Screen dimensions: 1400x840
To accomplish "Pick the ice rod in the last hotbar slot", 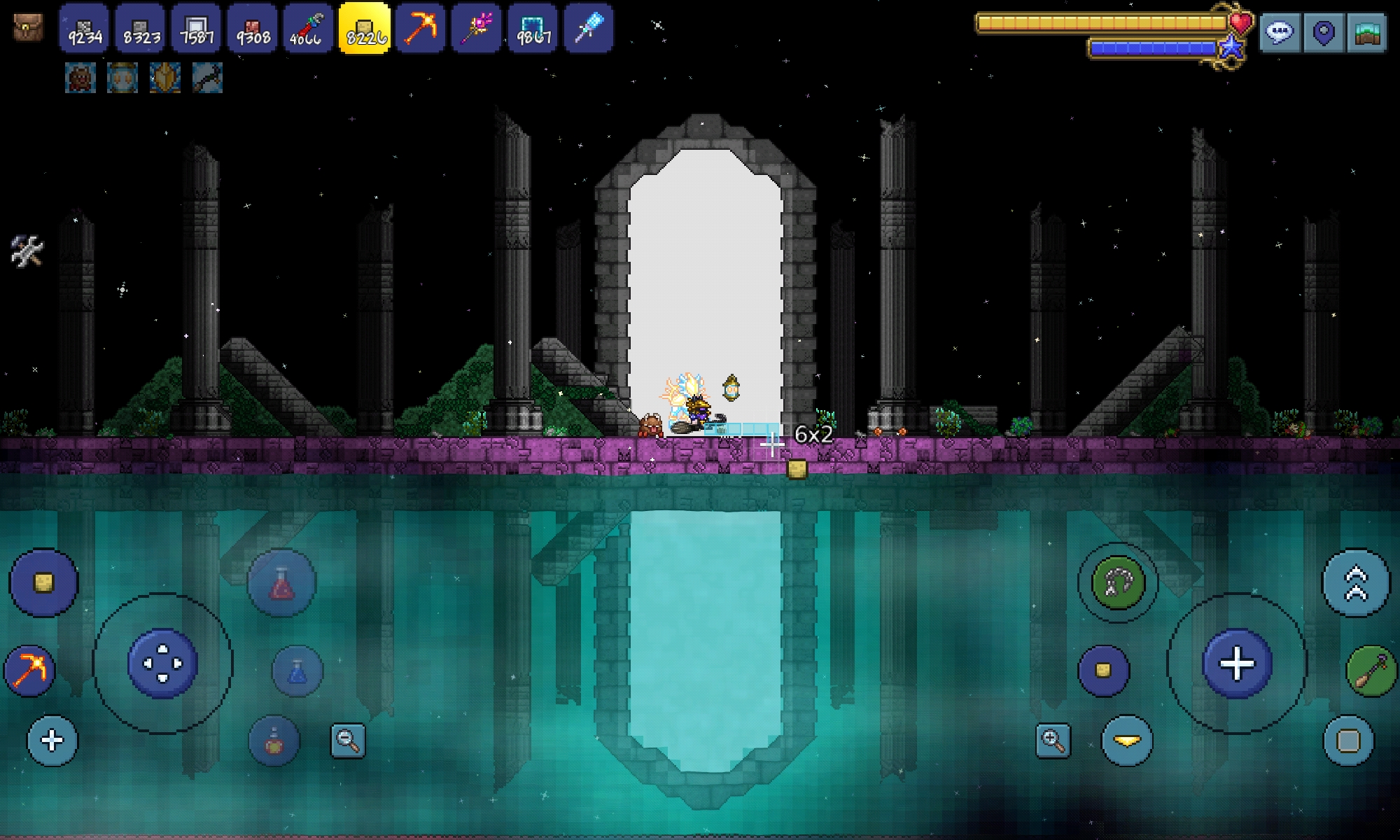I will pyautogui.click(x=588, y=29).
